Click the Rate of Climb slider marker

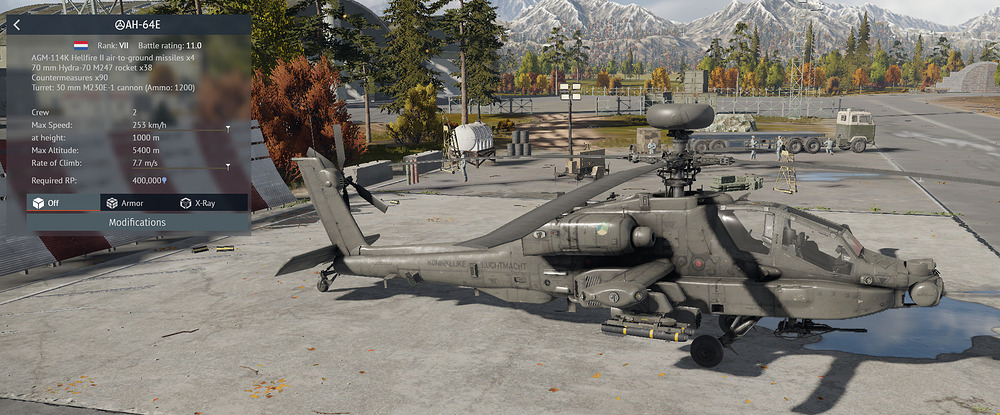point(227,166)
